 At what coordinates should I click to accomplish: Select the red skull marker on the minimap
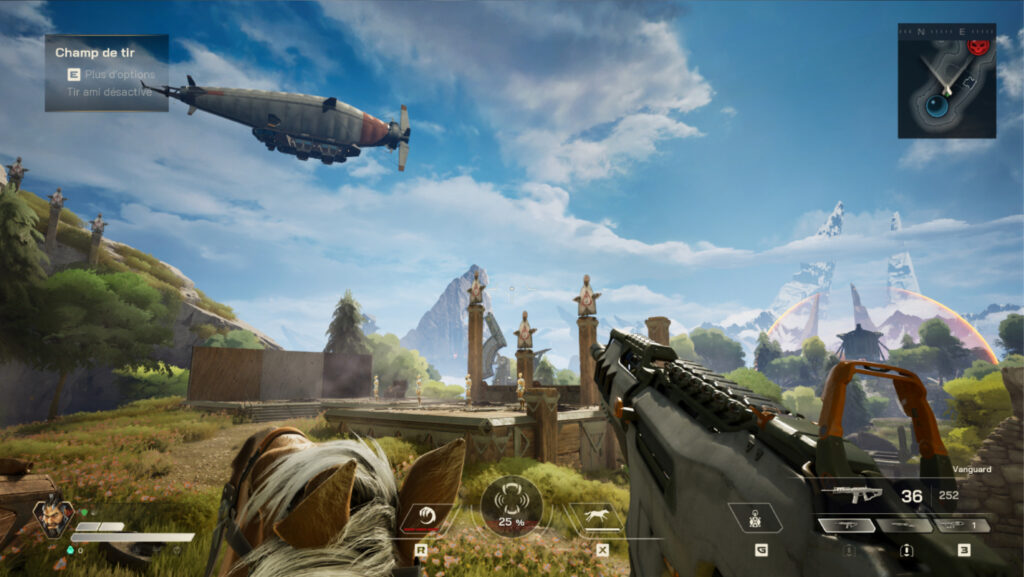[978, 46]
